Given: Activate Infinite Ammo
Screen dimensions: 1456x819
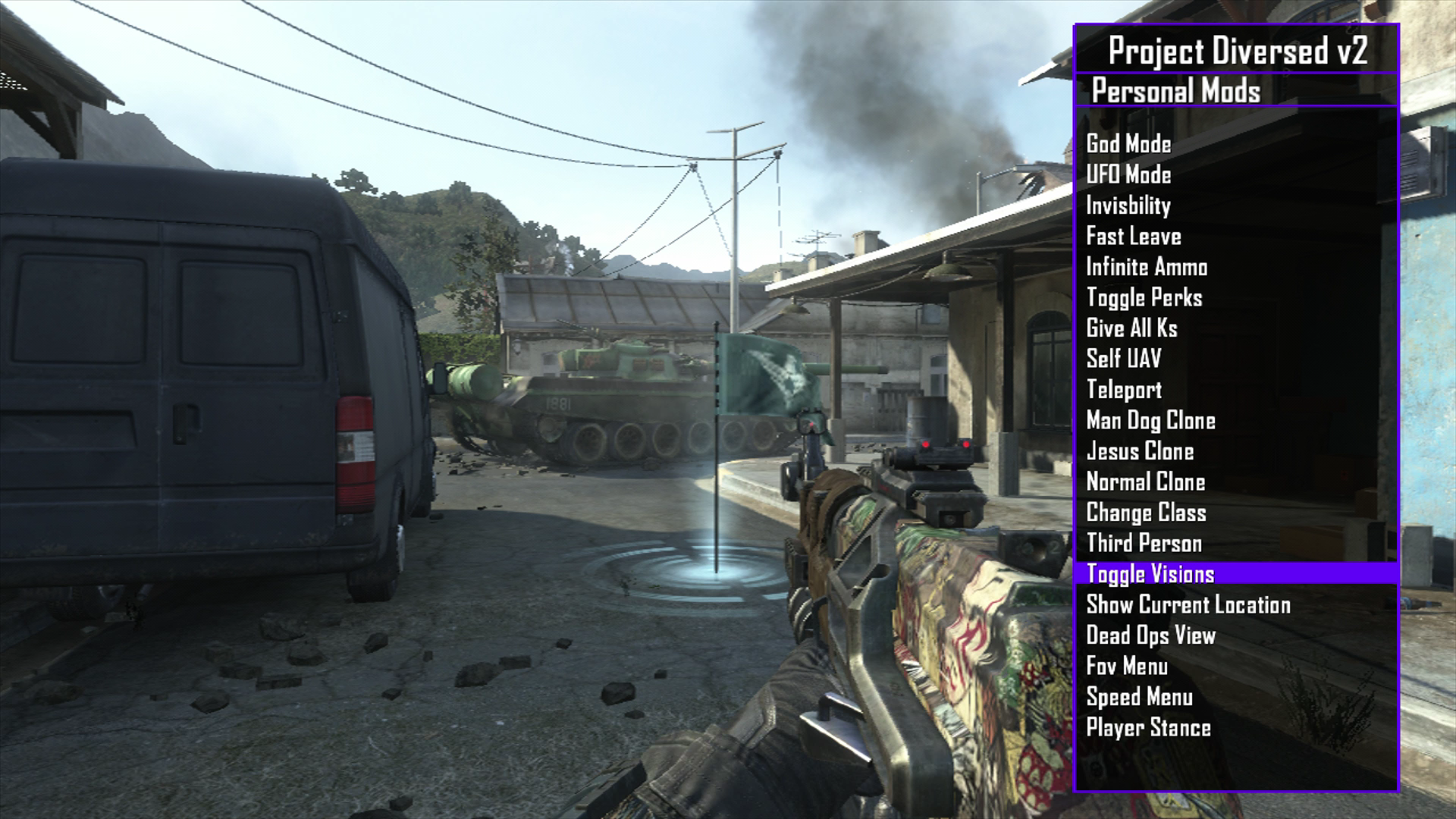Looking at the screenshot, I should [1147, 267].
